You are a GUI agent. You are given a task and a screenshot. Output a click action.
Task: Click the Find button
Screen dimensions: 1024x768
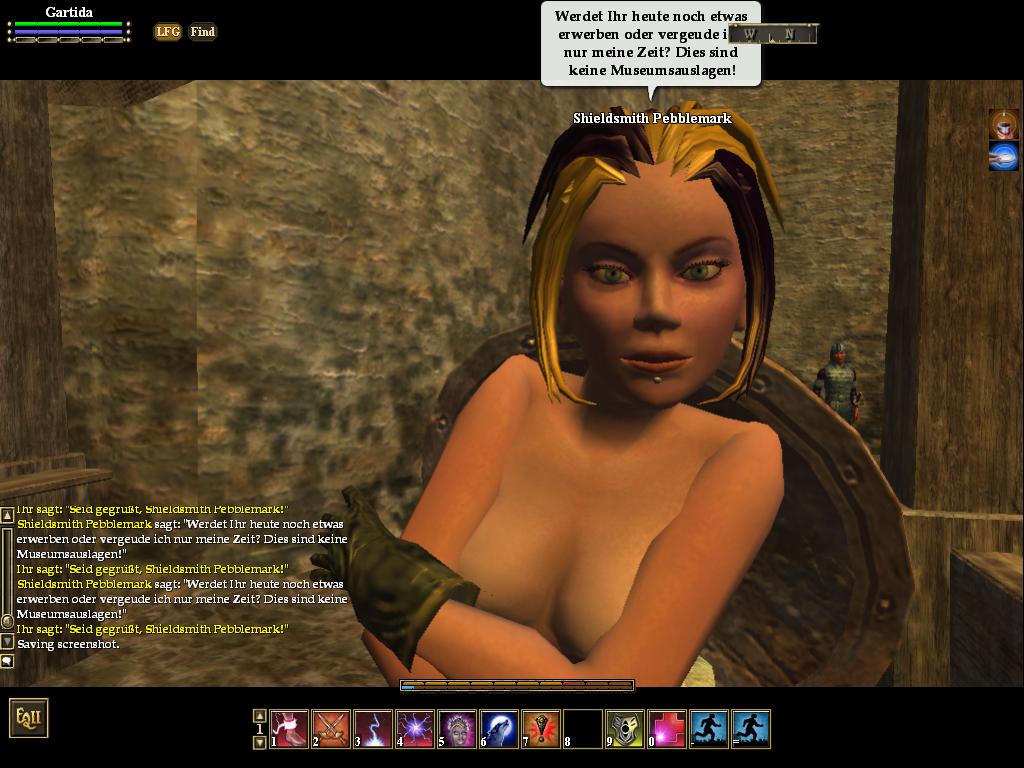202,32
